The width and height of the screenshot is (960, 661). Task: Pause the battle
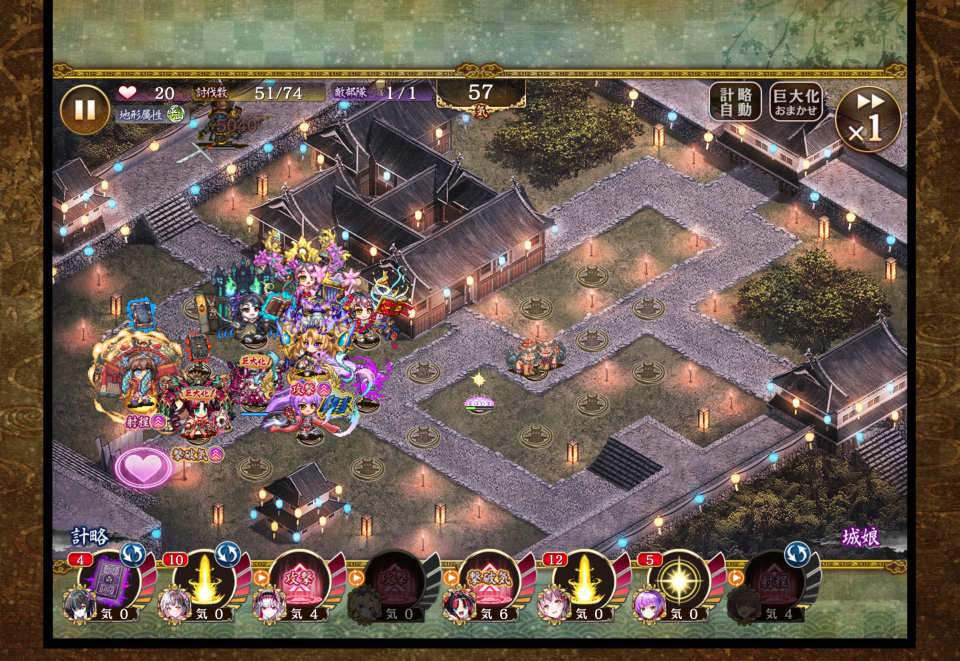pos(85,110)
